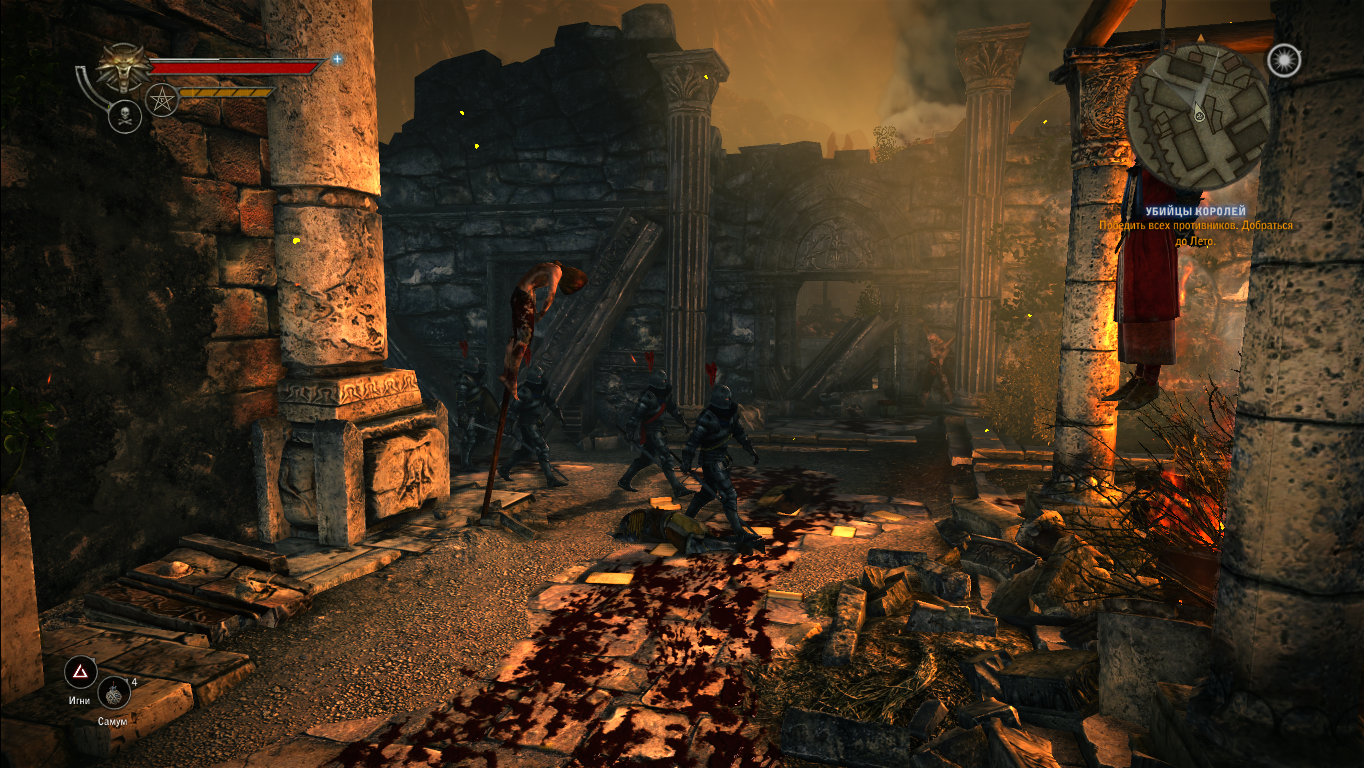This screenshot has width=1364, height=768.
Task: Click the pentagram sign icon
Action: pos(161,99)
